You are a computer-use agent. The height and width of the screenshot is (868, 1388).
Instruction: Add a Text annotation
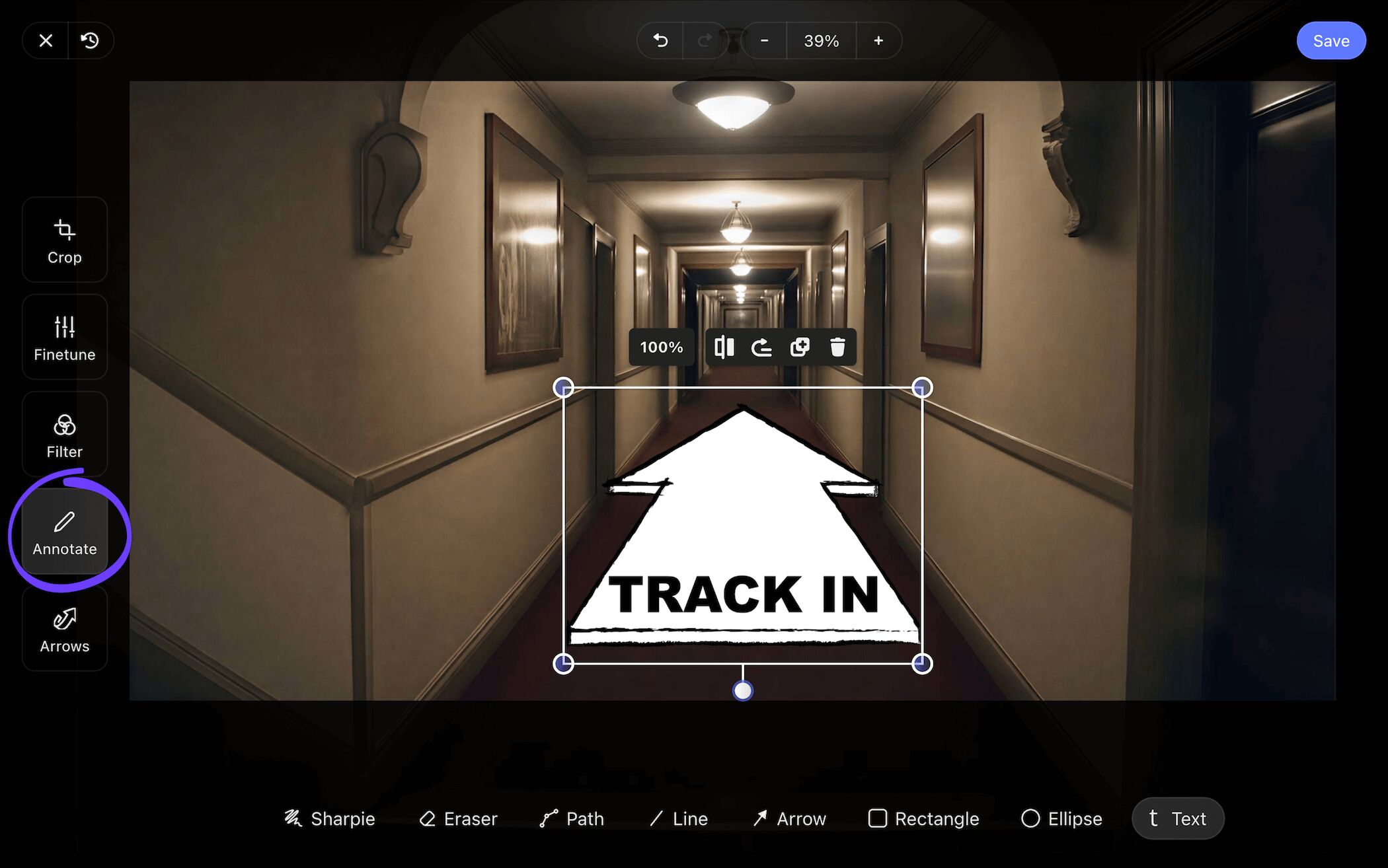[1178, 818]
